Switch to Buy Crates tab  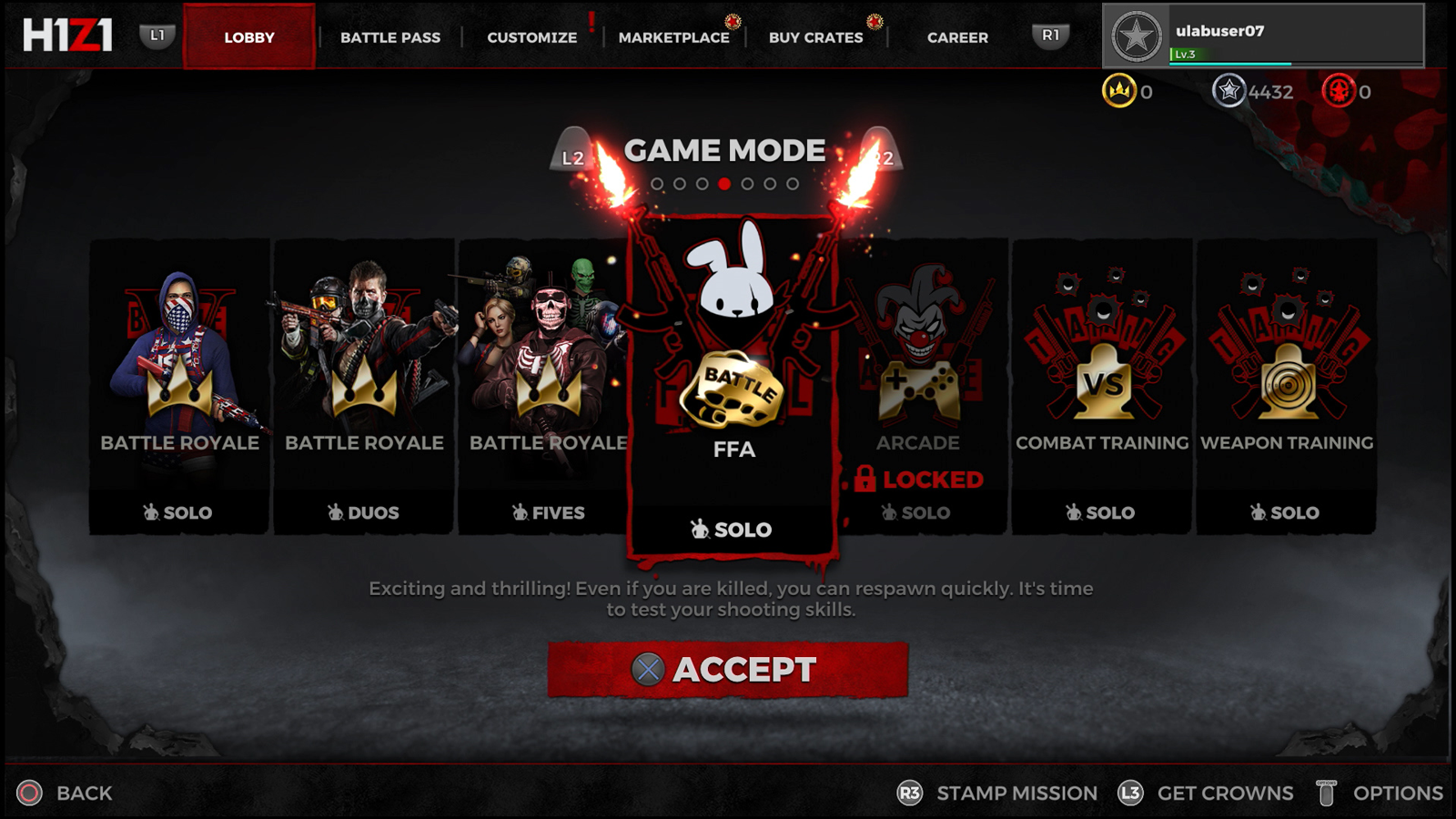pyautogui.click(x=815, y=37)
